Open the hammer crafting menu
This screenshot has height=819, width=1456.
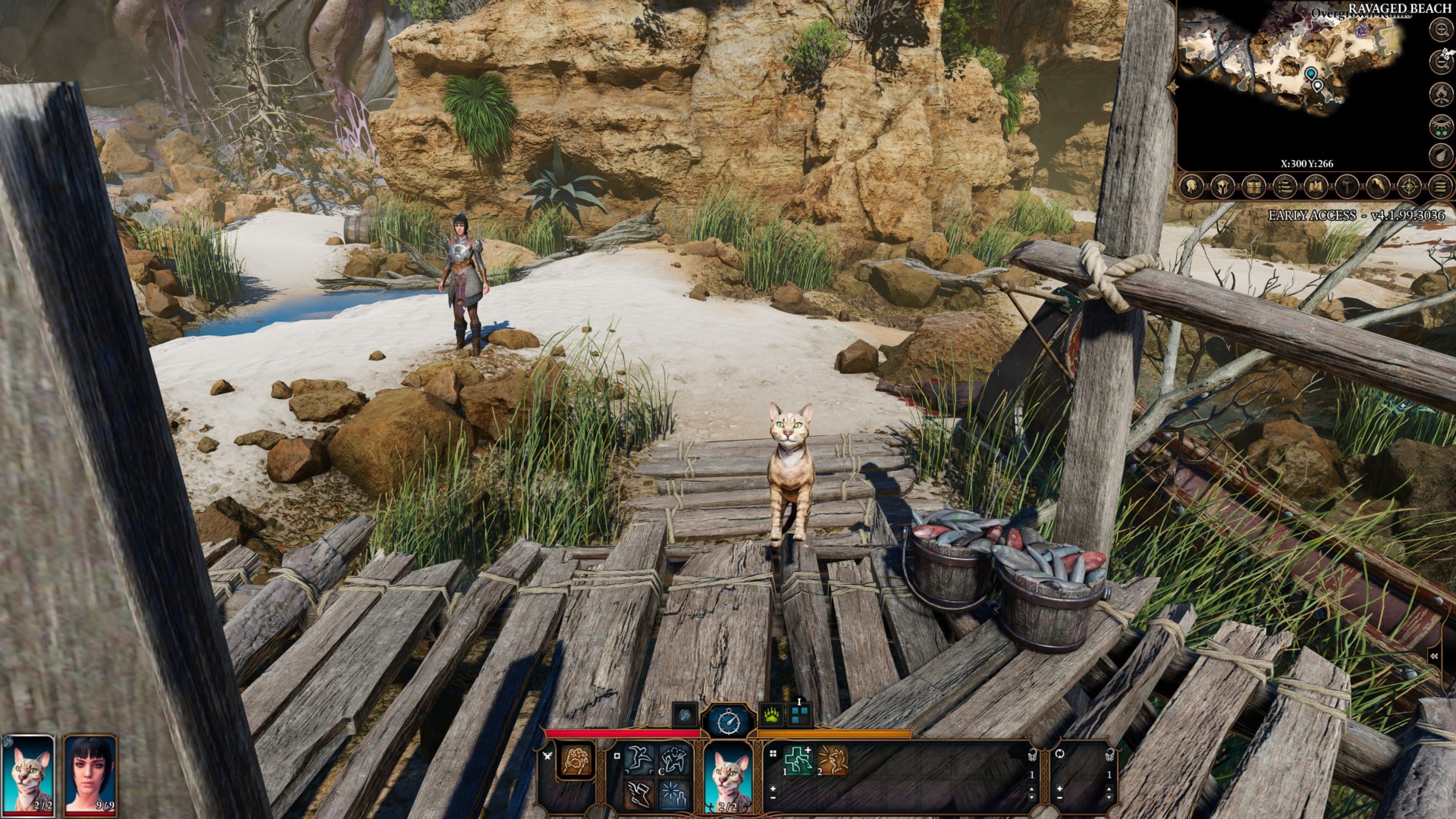click(x=1347, y=186)
